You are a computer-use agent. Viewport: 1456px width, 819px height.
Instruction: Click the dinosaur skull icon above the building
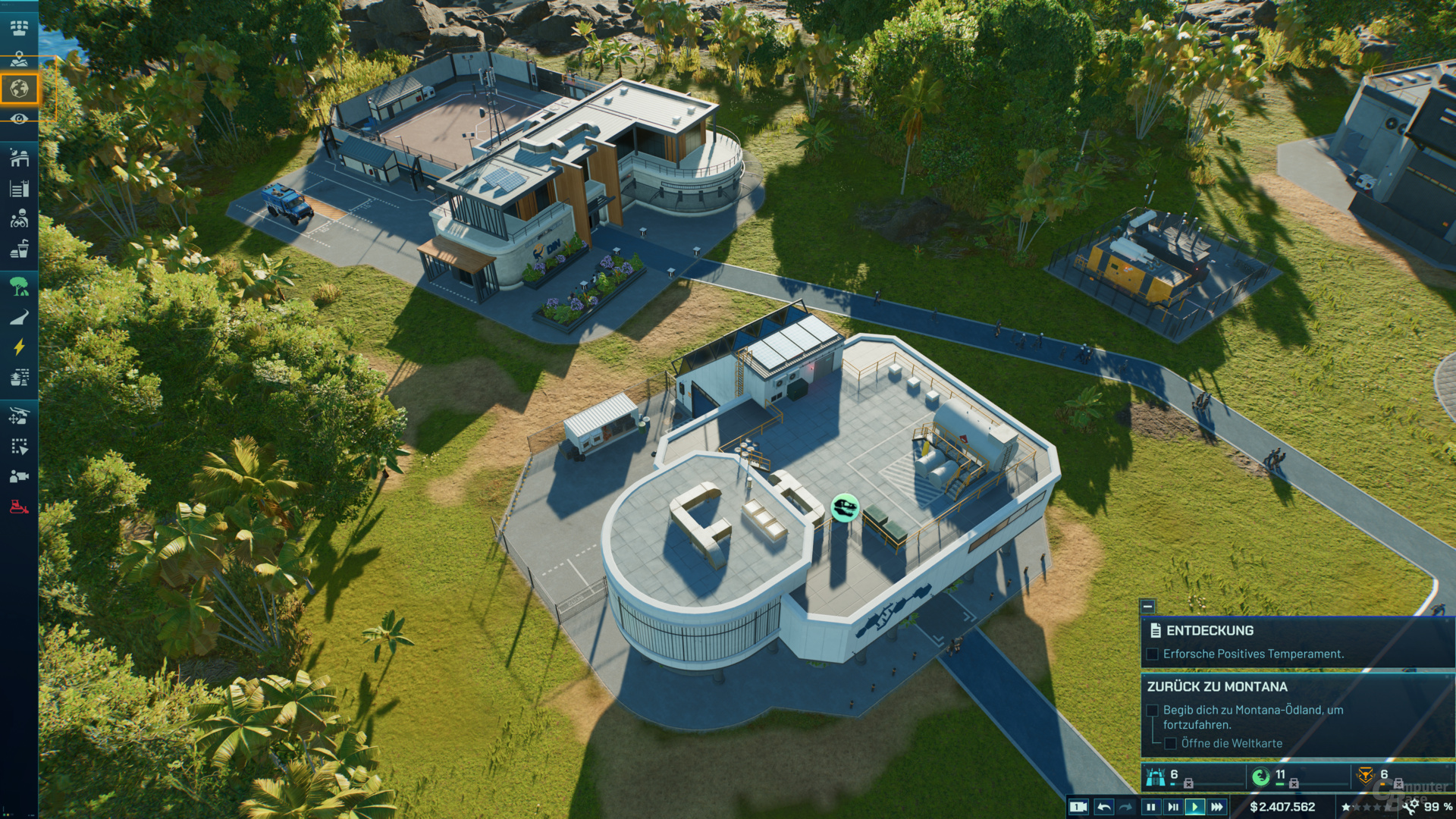(845, 506)
